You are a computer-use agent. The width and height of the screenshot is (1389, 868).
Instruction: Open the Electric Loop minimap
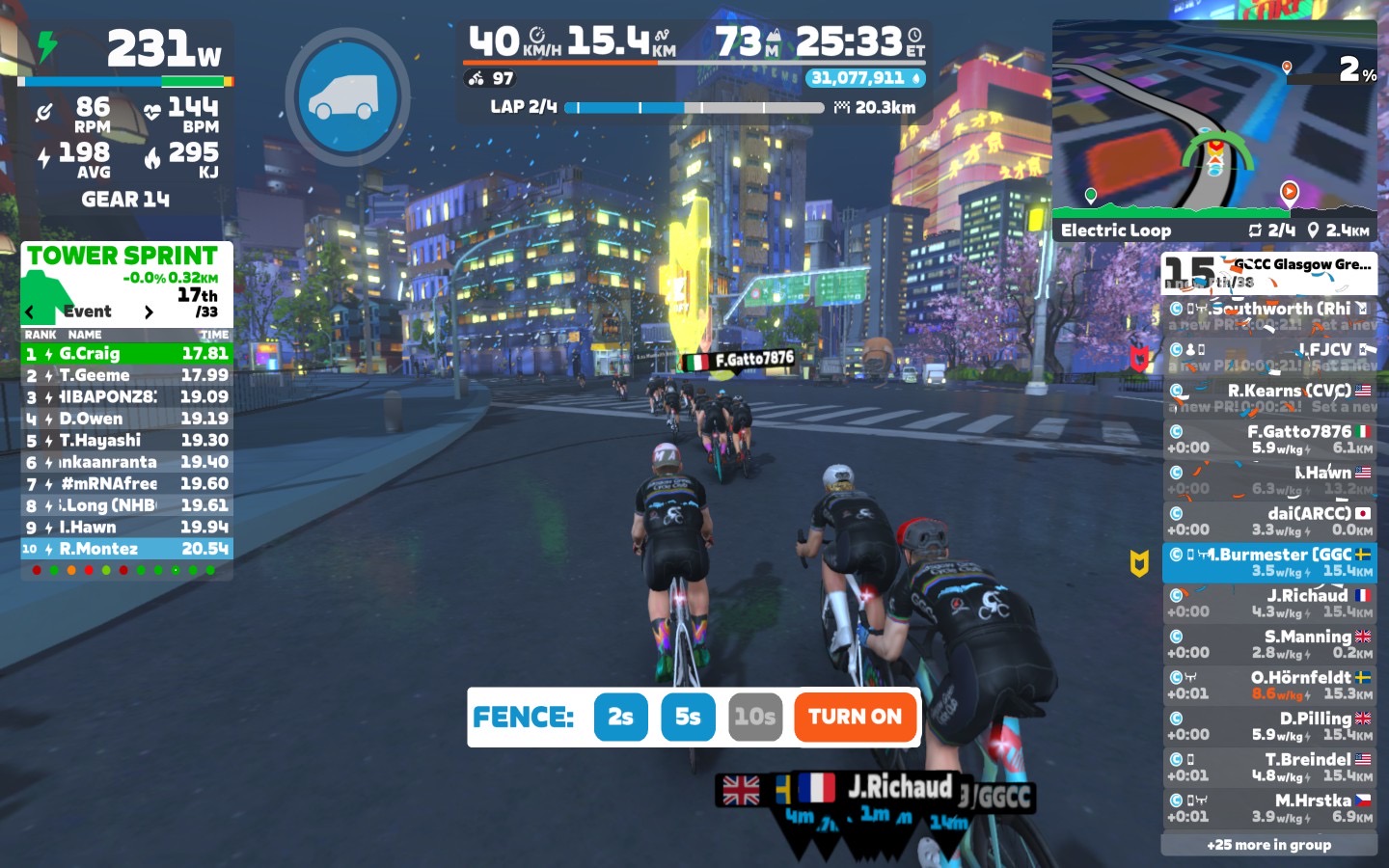[x=1214, y=125]
